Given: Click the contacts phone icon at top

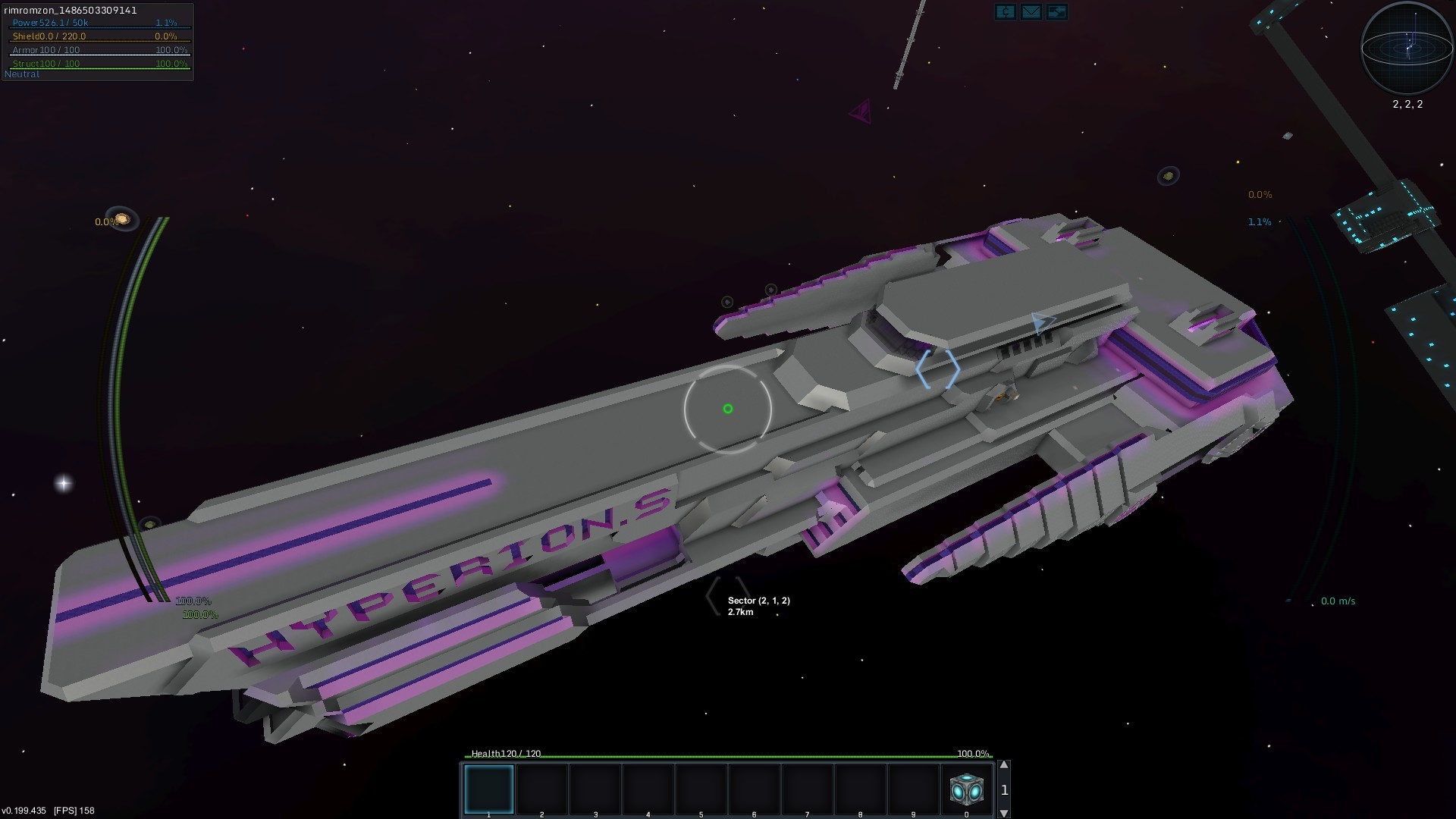Looking at the screenshot, I should pos(1005,11).
